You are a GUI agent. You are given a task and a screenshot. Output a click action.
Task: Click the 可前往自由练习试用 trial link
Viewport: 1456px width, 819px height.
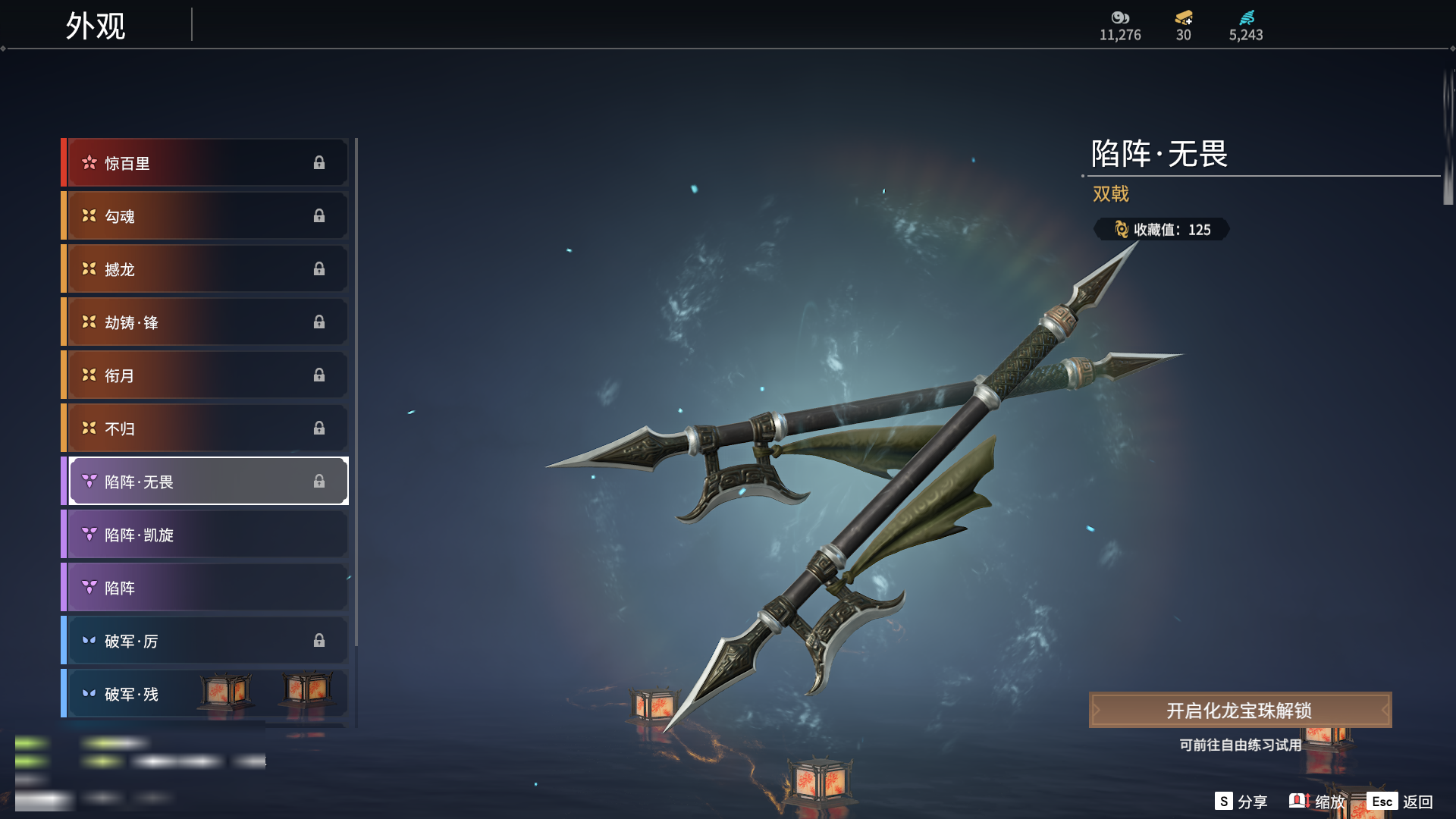(1240, 745)
